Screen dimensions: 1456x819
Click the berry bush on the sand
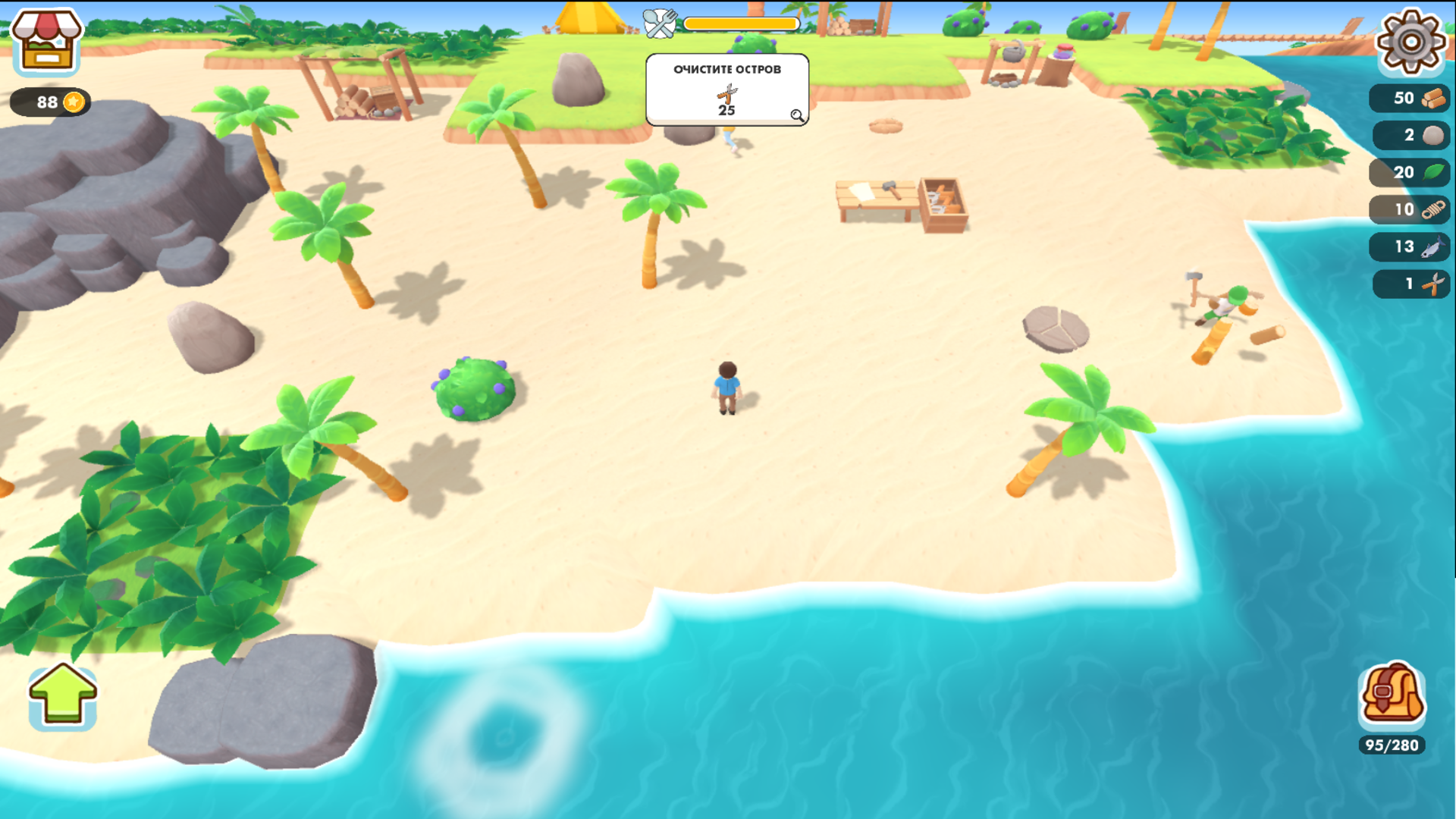(x=472, y=391)
